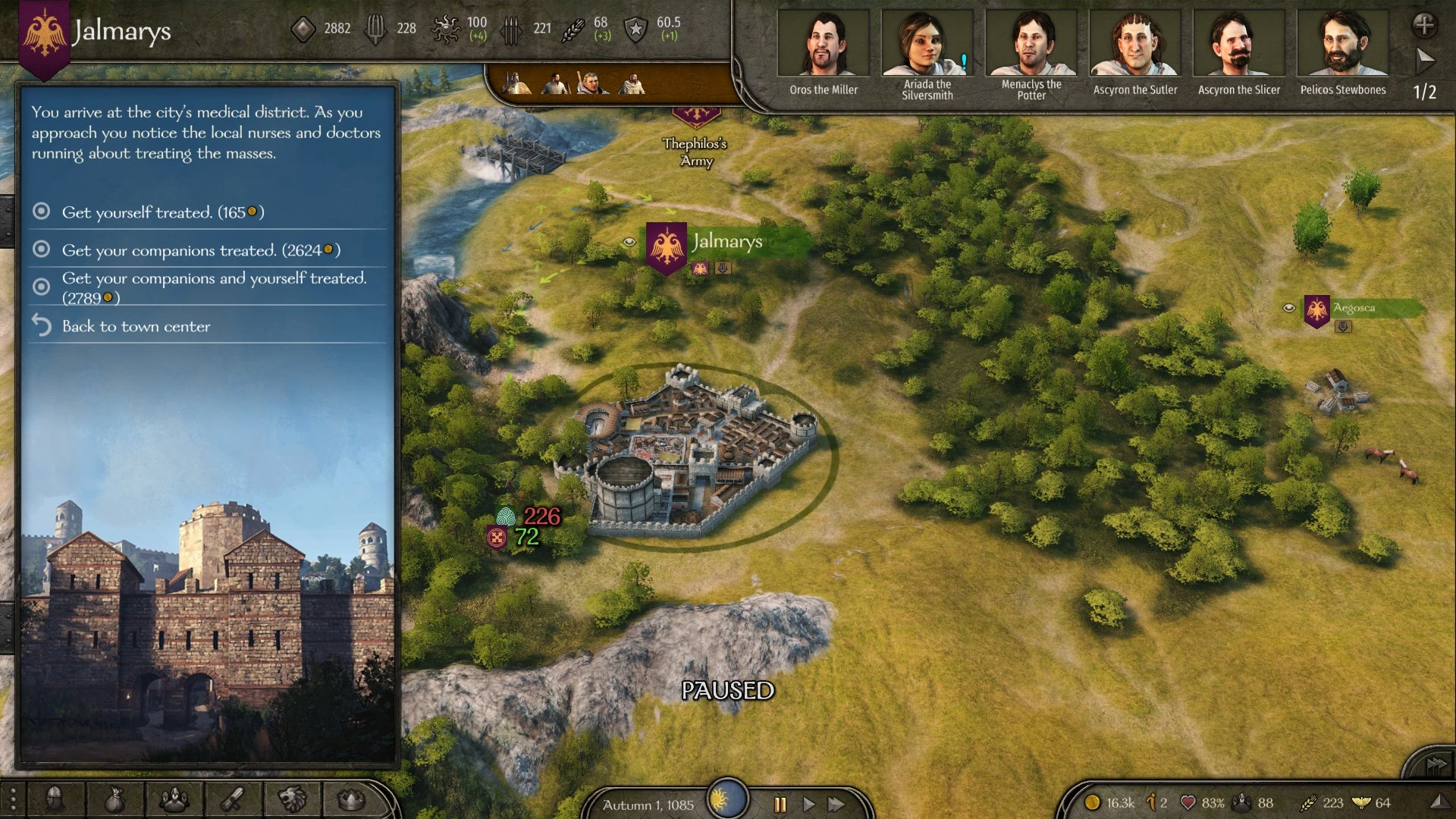
Task: Open the kingdom screen crown icon
Action: [351, 799]
